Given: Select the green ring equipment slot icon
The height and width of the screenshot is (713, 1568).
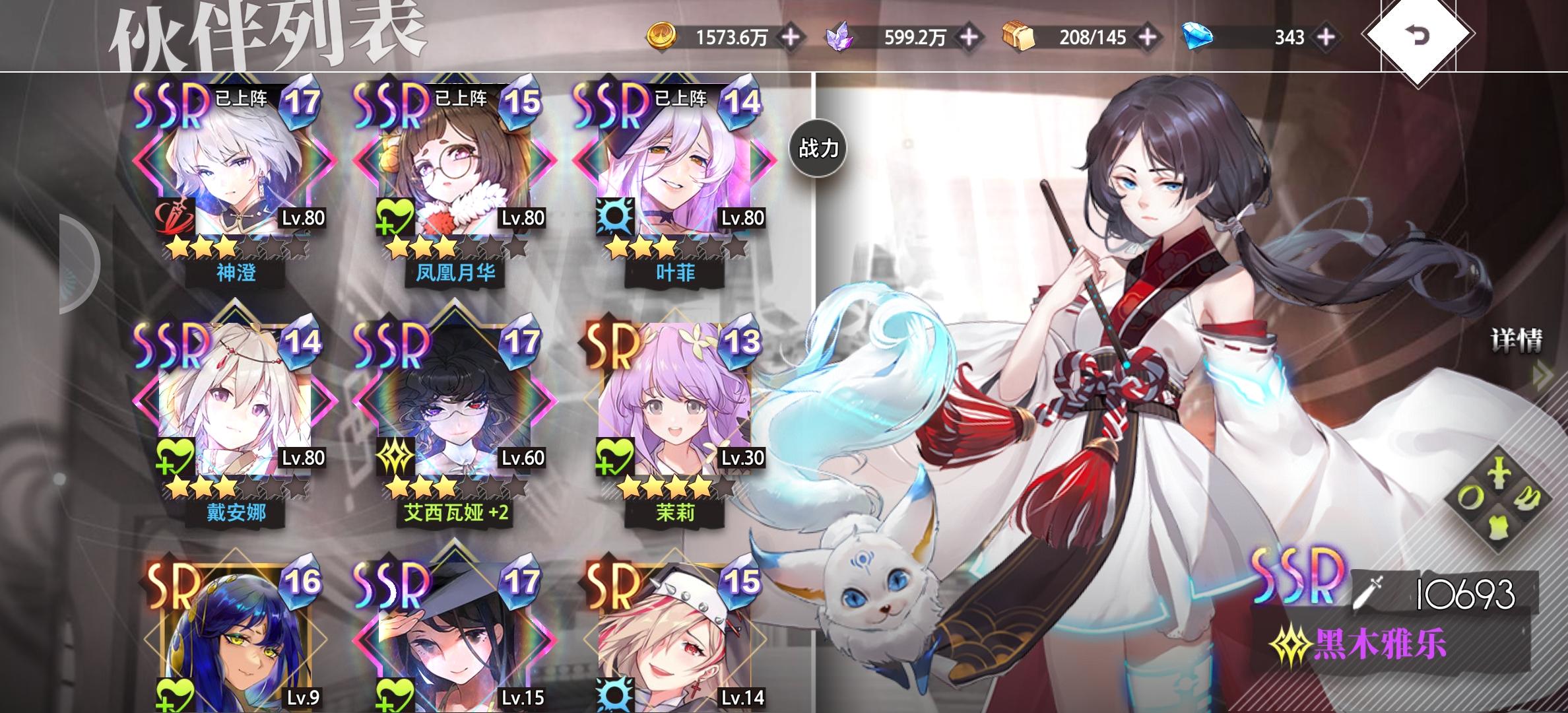Looking at the screenshot, I should coord(1470,496).
